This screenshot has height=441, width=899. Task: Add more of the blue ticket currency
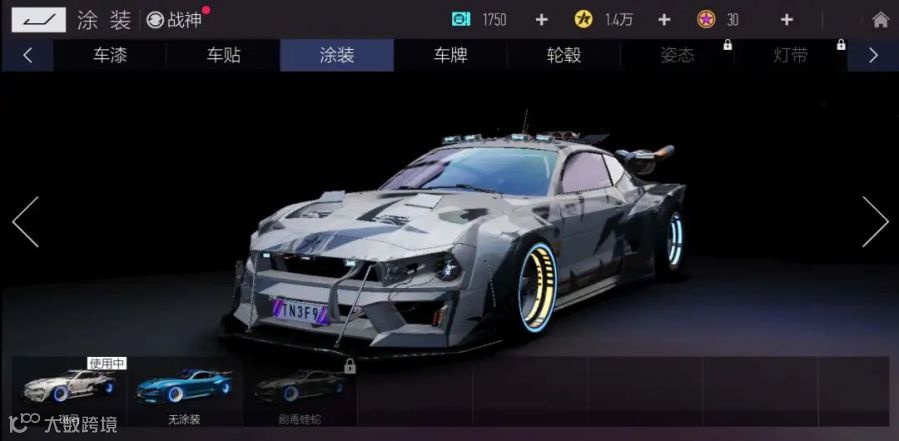pos(541,20)
